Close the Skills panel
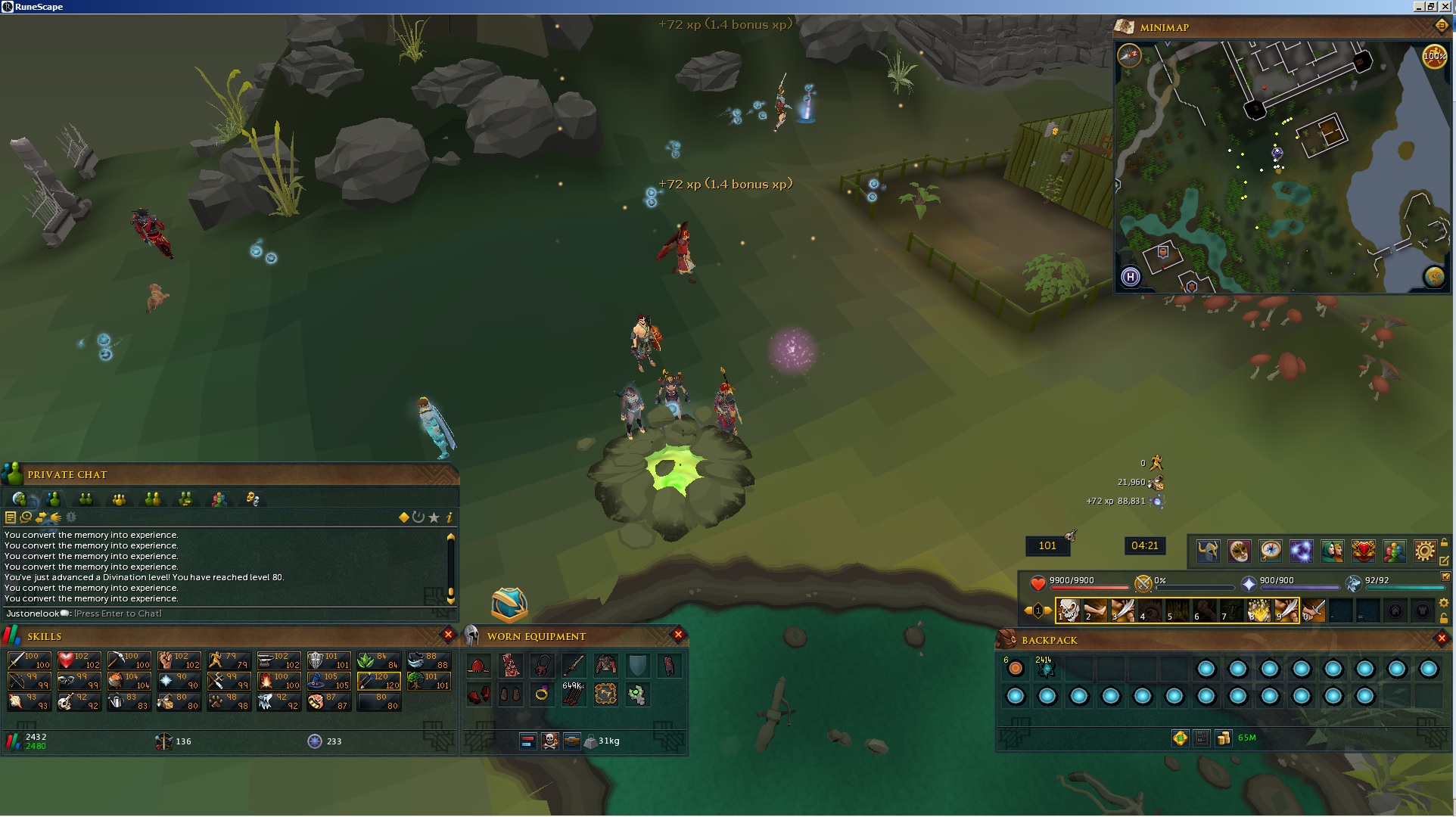Screen dimensions: 1456x817 448,635
